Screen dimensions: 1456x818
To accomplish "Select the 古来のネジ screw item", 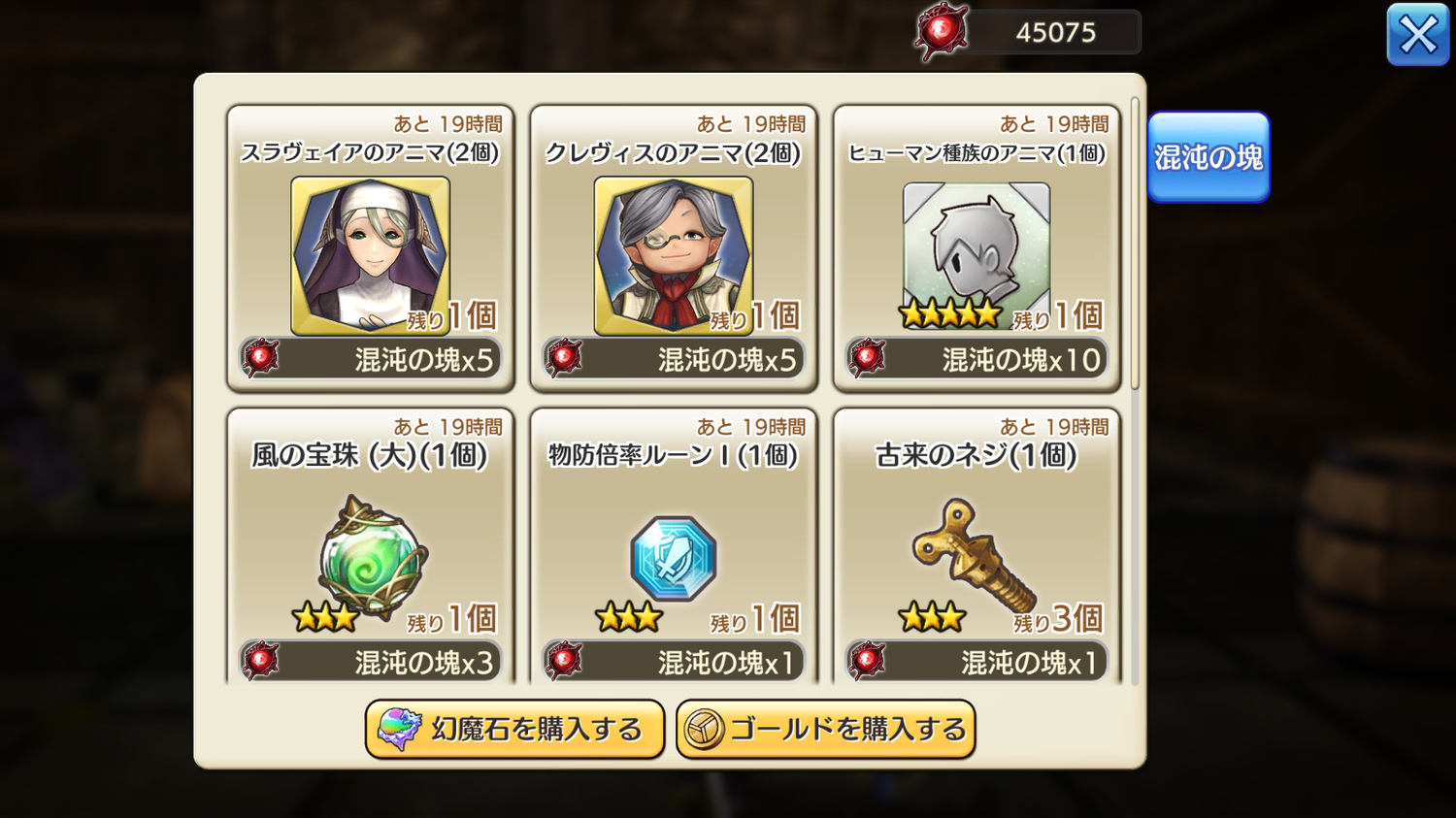I will tap(976, 550).
